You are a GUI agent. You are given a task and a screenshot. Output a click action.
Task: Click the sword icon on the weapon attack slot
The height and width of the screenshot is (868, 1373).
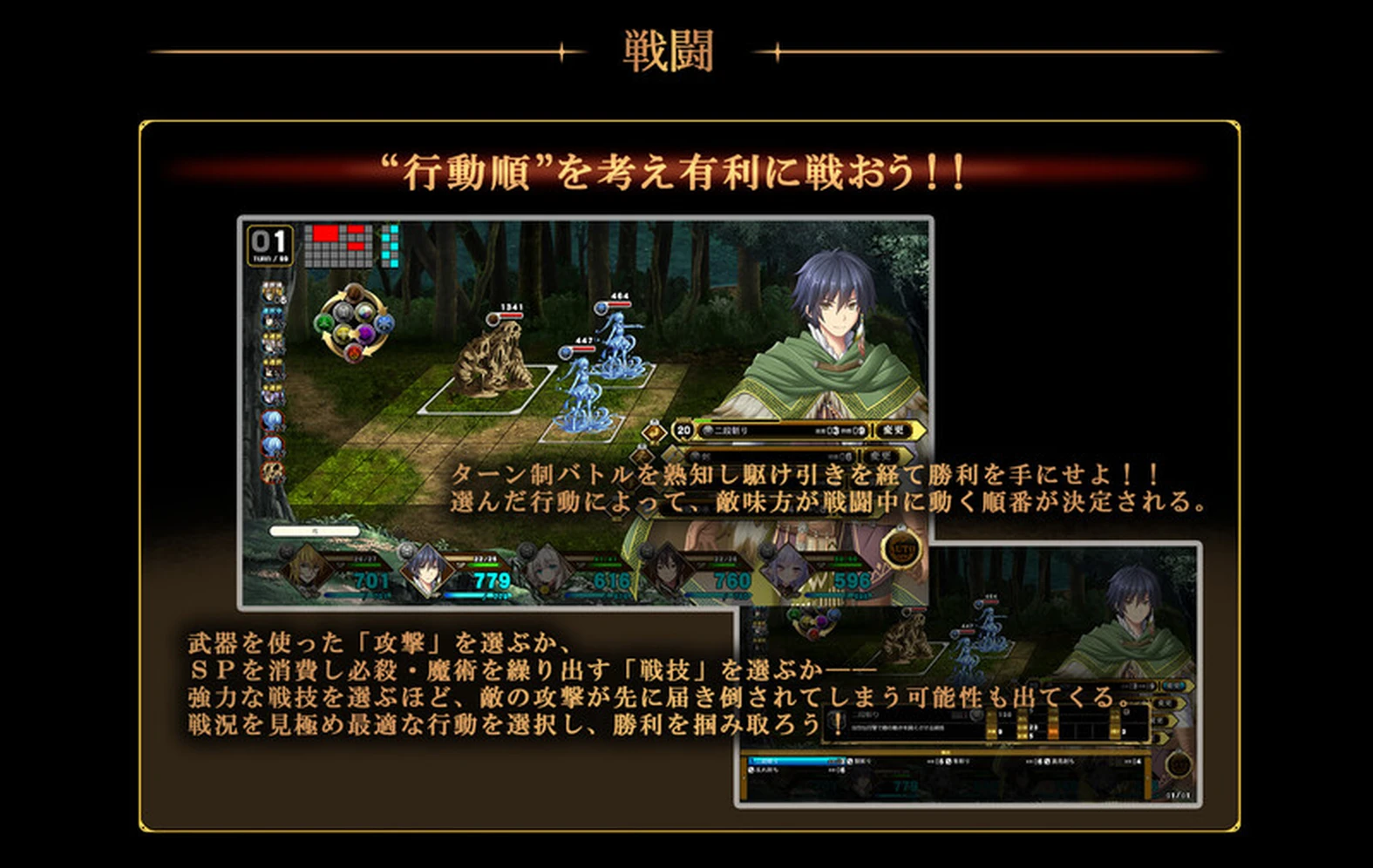click(697, 456)
